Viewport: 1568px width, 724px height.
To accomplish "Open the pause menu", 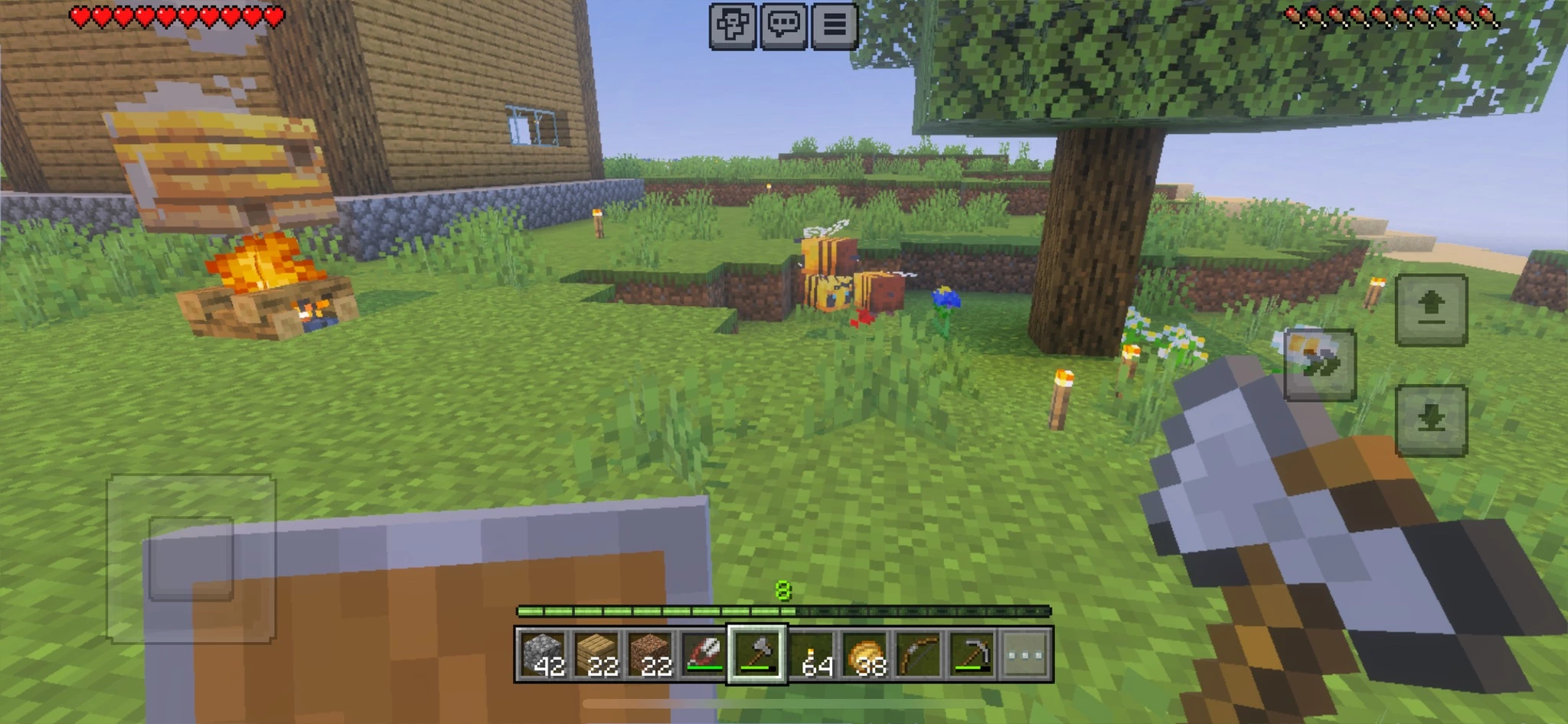I will pos(834,26).
